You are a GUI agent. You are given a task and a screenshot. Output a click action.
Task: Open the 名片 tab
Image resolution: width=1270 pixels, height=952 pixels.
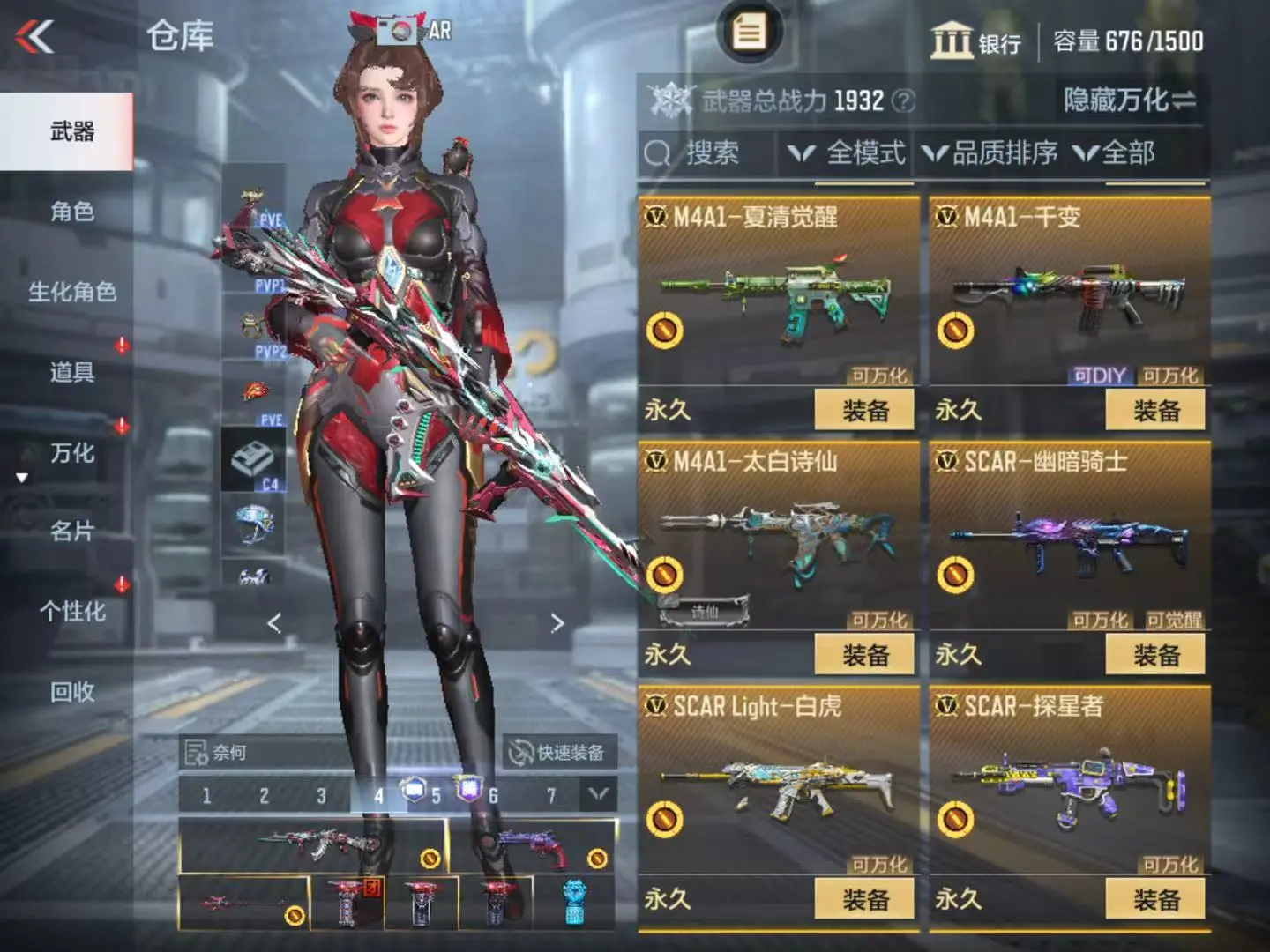[71, 532]
